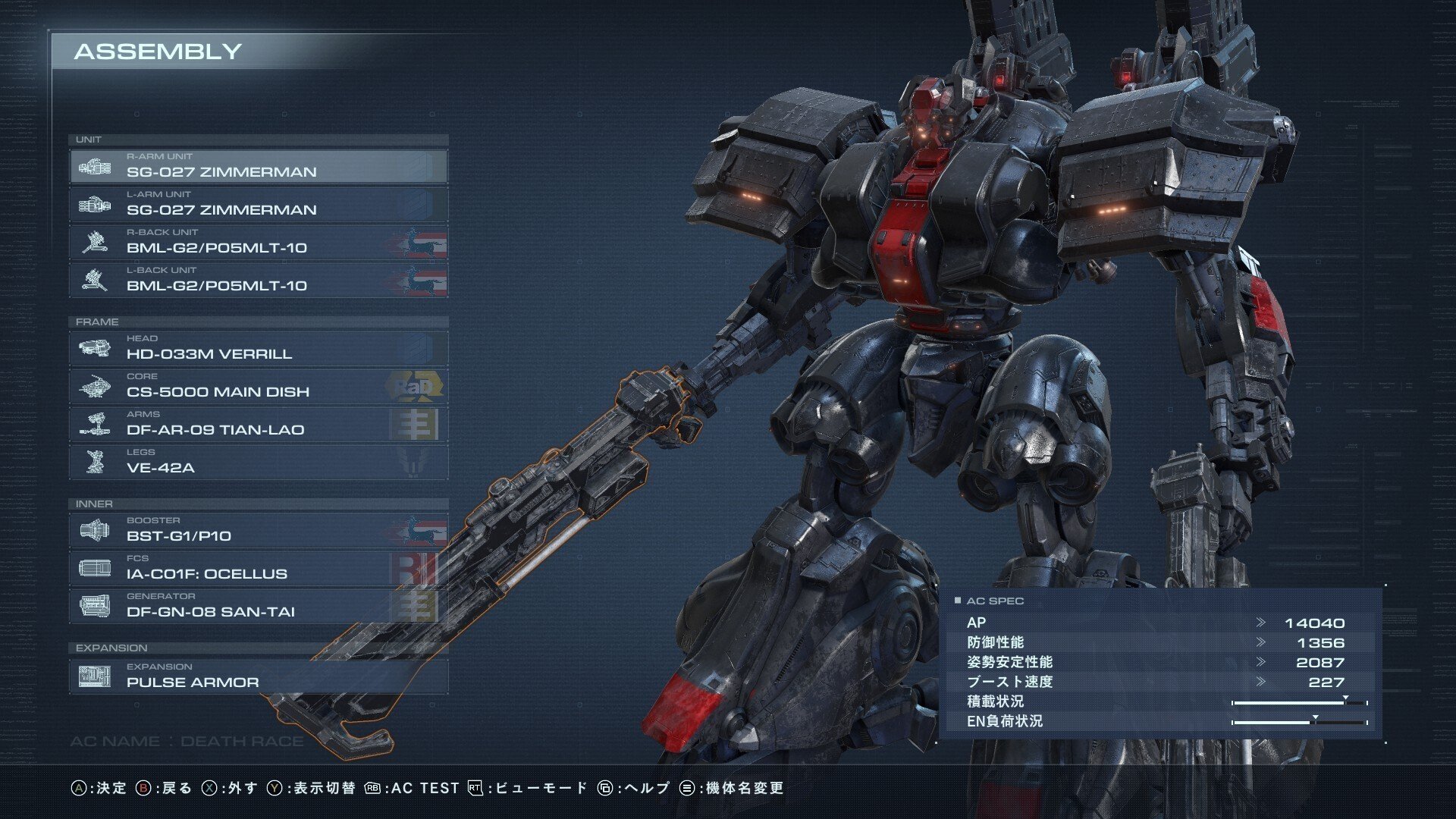Open the LEGS slot VE-42A
The image size is (1456, 819).
point(258,462)
